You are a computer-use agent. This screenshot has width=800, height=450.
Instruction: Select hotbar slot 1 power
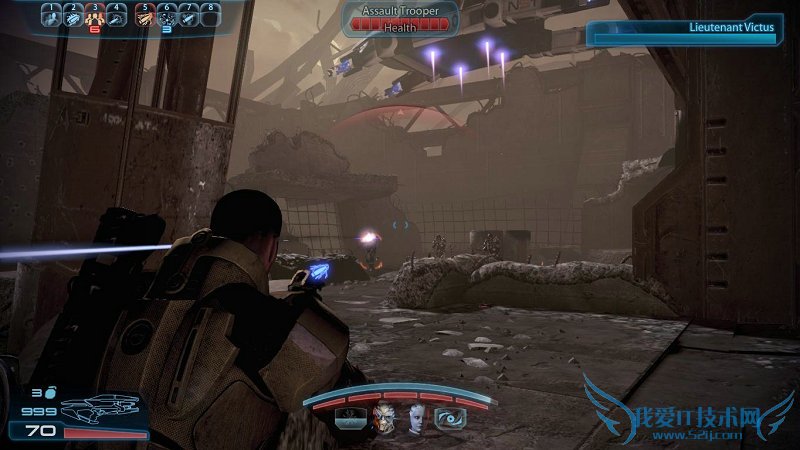[52, 17]
